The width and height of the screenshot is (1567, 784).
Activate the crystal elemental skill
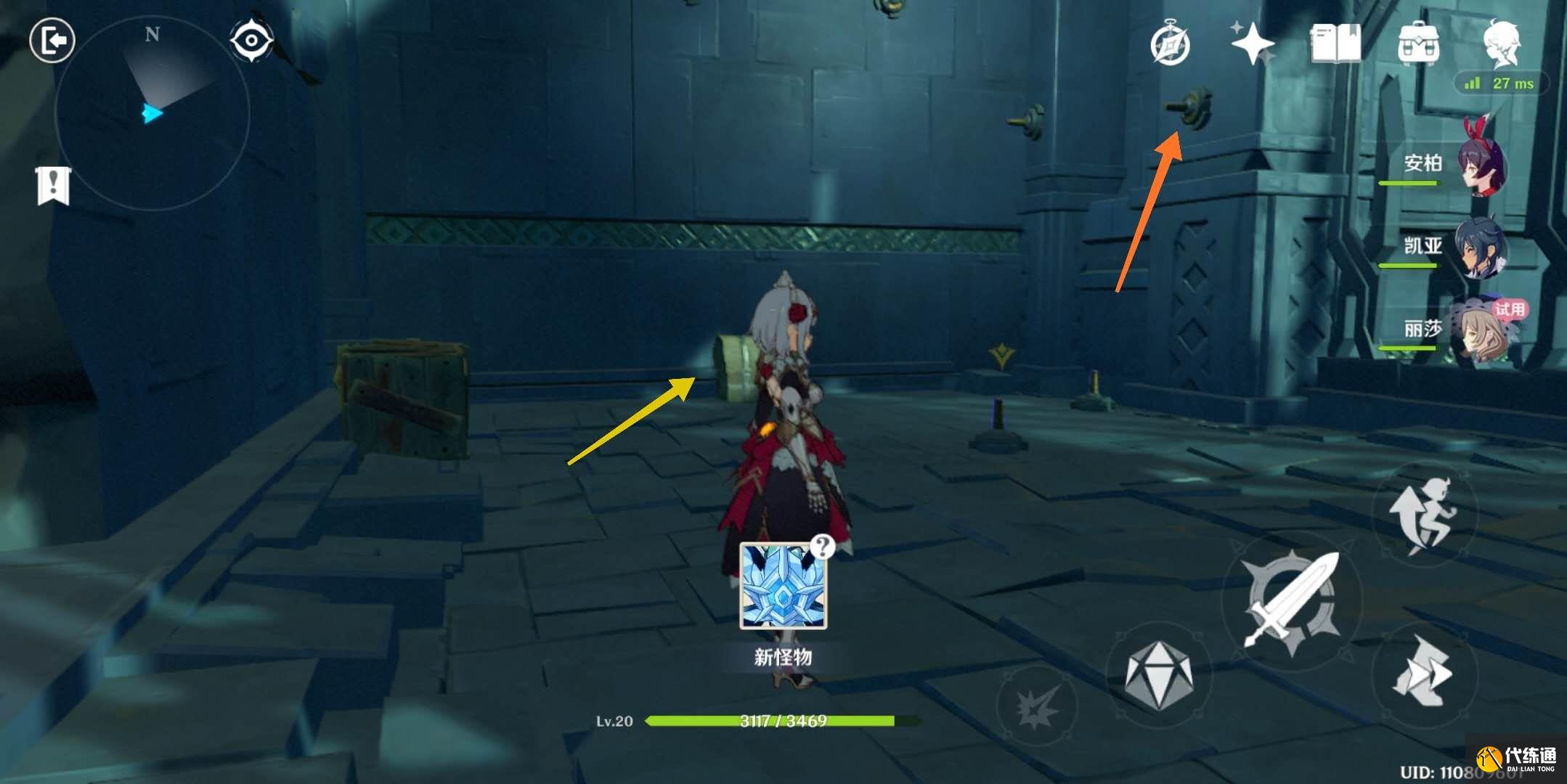tap(1158, 675)
